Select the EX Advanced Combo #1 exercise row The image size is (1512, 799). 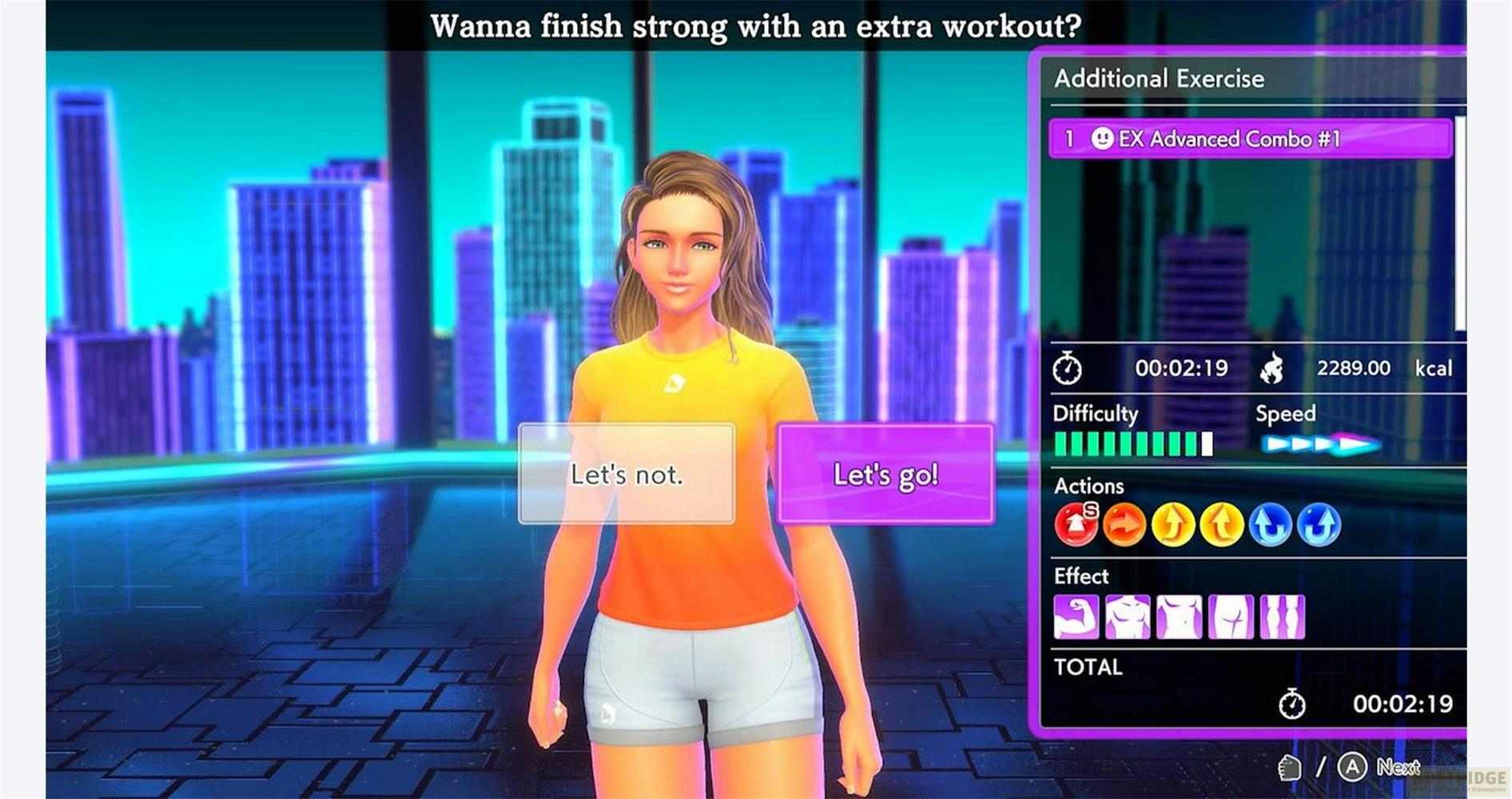[x=1249, y=139]
